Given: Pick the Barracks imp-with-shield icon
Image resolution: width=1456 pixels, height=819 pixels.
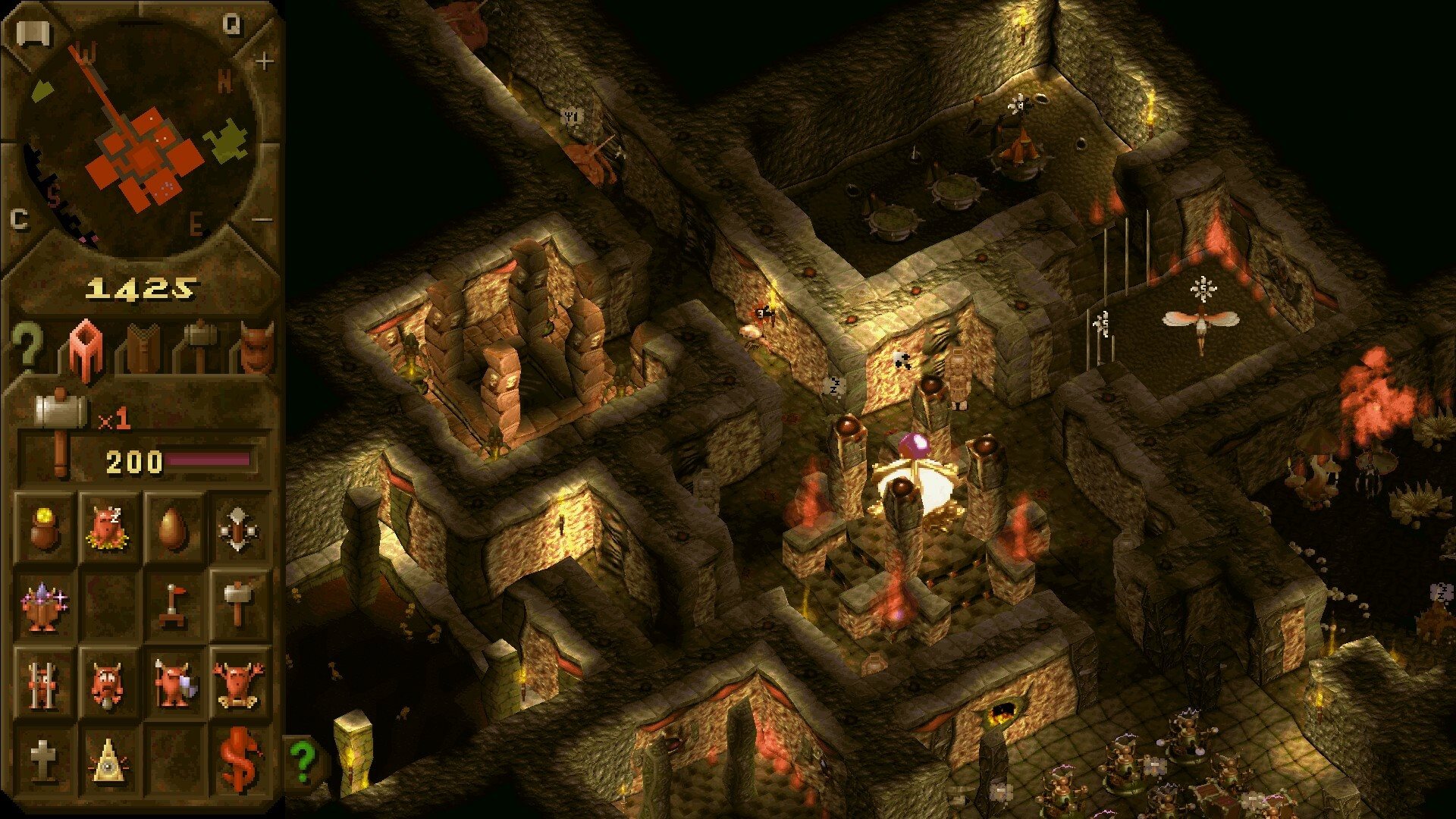Looking at the screenshot, I should click(174, 682).
